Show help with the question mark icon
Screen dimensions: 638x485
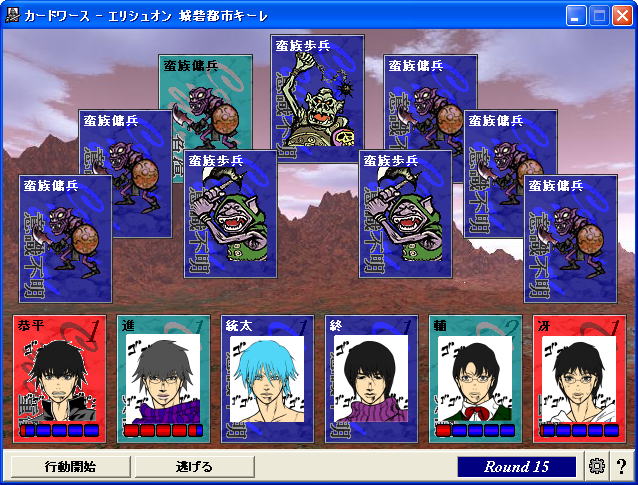coord(621,466)
